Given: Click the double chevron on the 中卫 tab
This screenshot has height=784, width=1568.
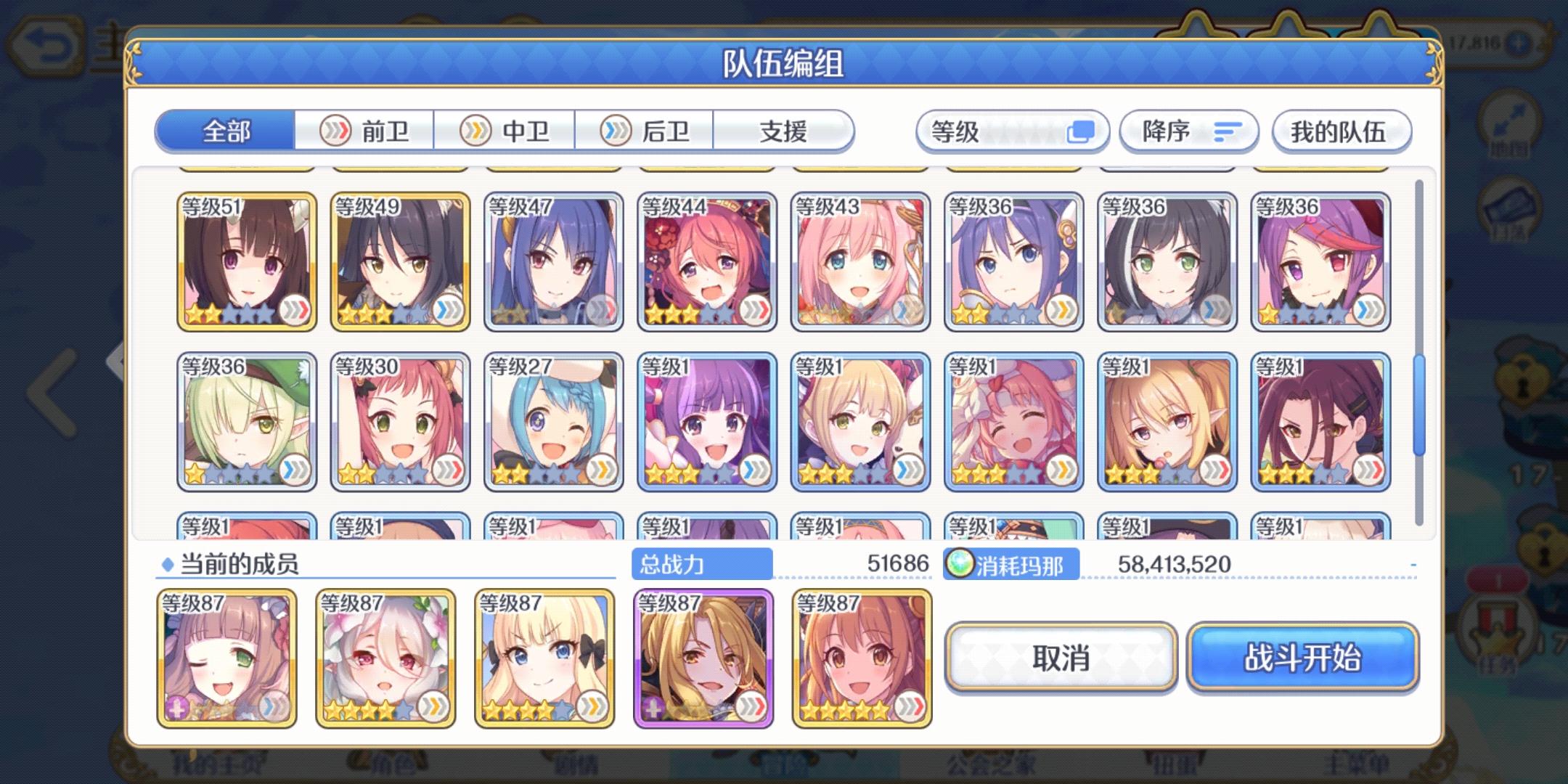Looking at the screenshot, I should coord(477,131).
